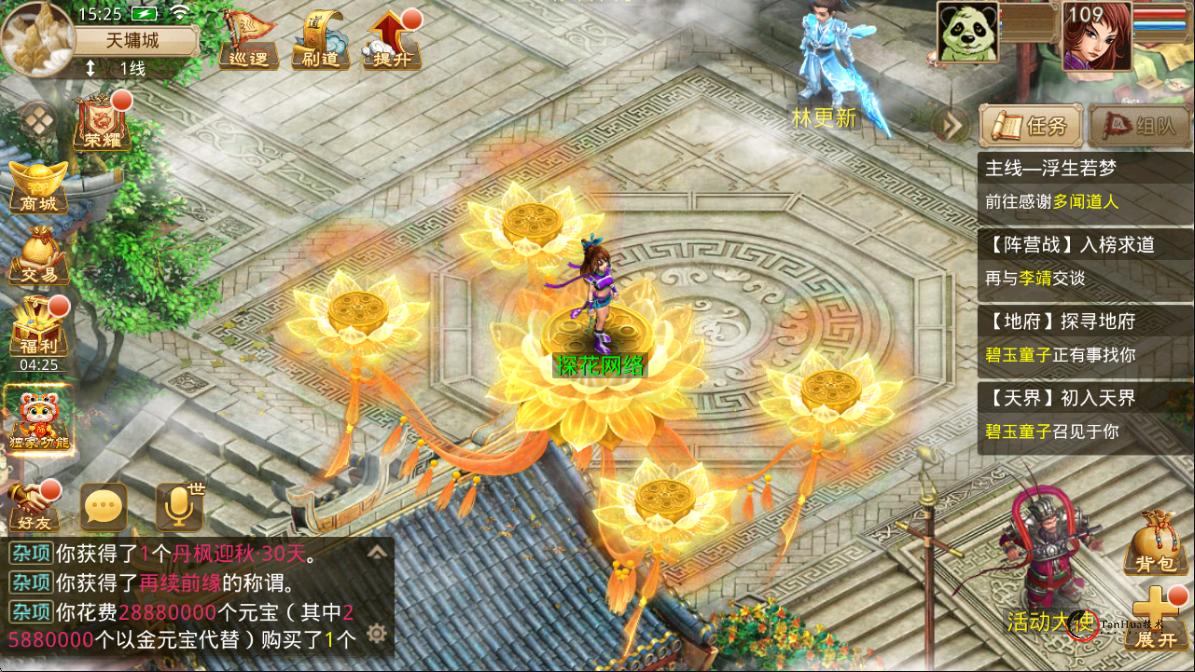Open the 荣耀 glory banner

click(102, 123)
